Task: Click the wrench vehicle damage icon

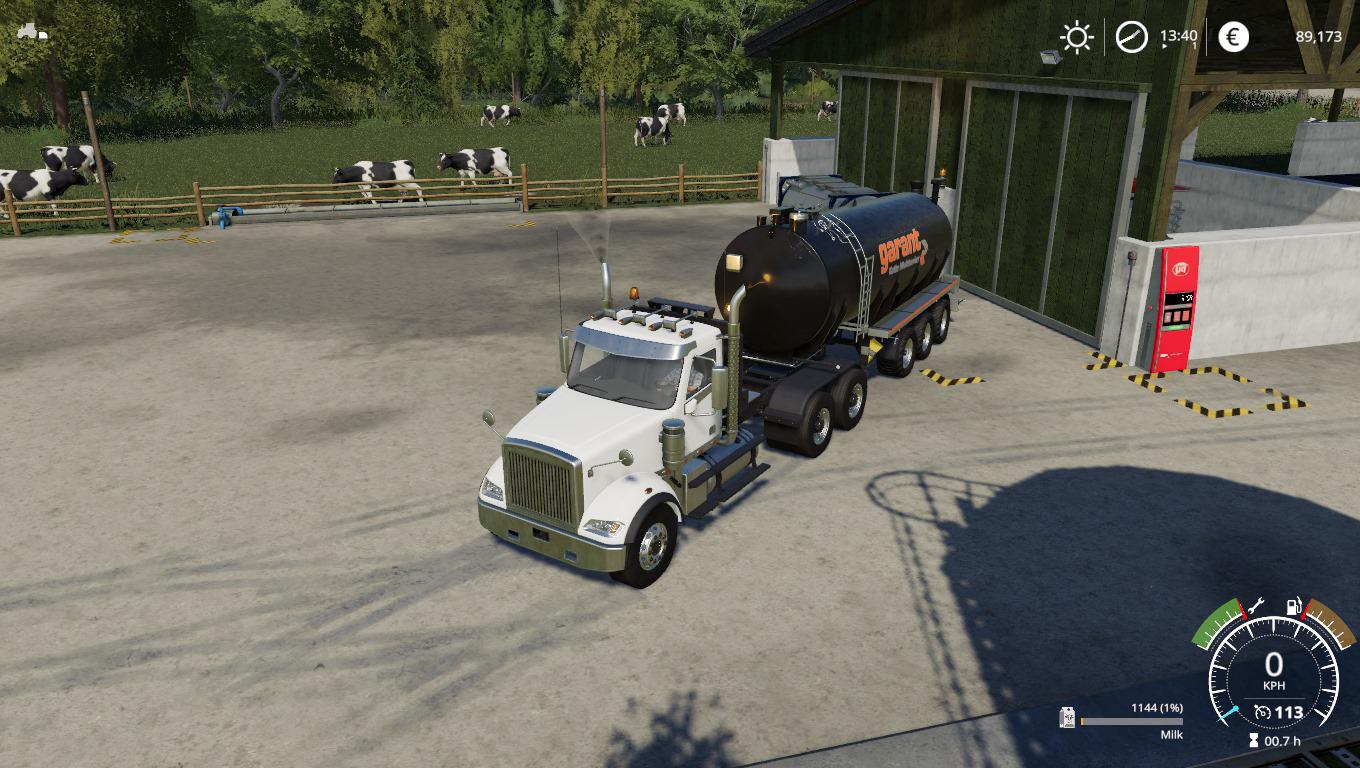Action: pyautogui.click(x=1255, y=606)
